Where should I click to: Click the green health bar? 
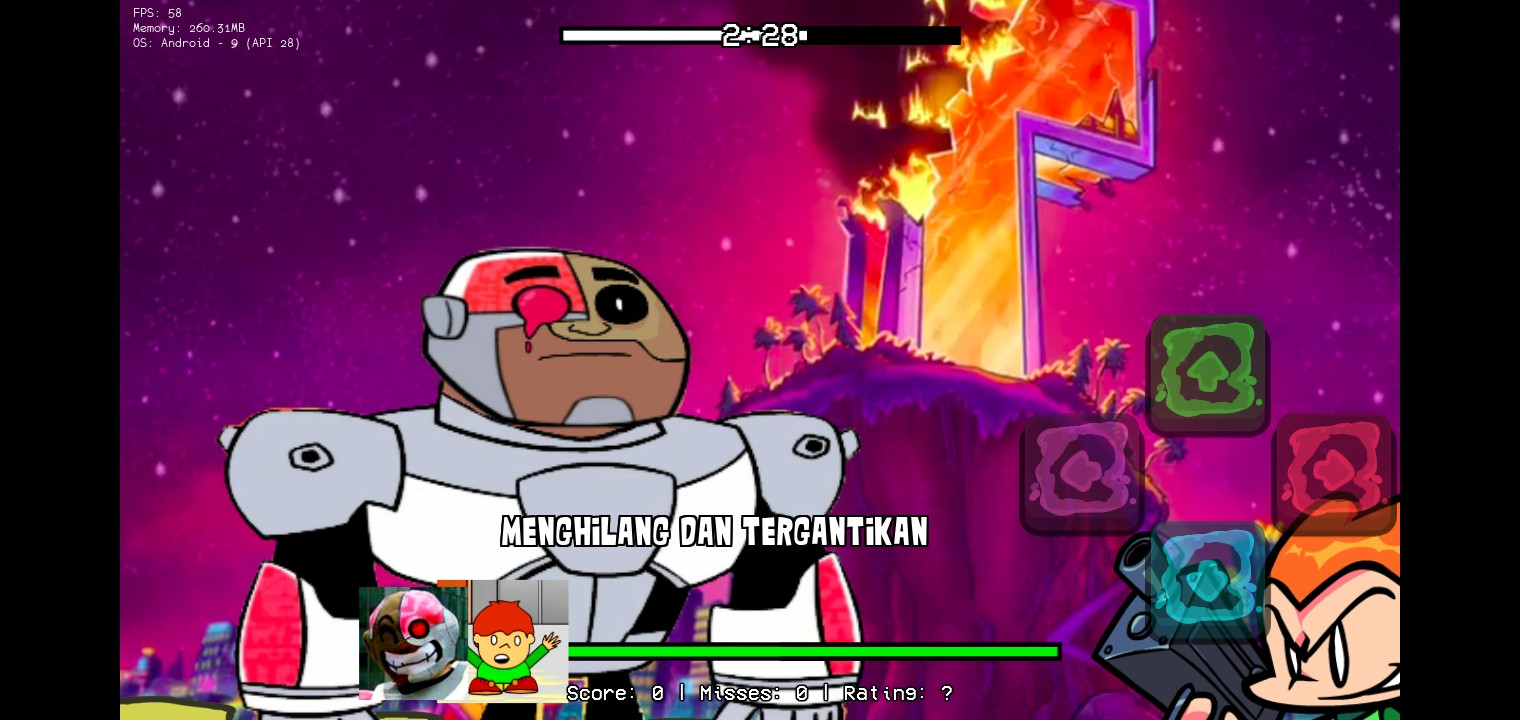813,651
